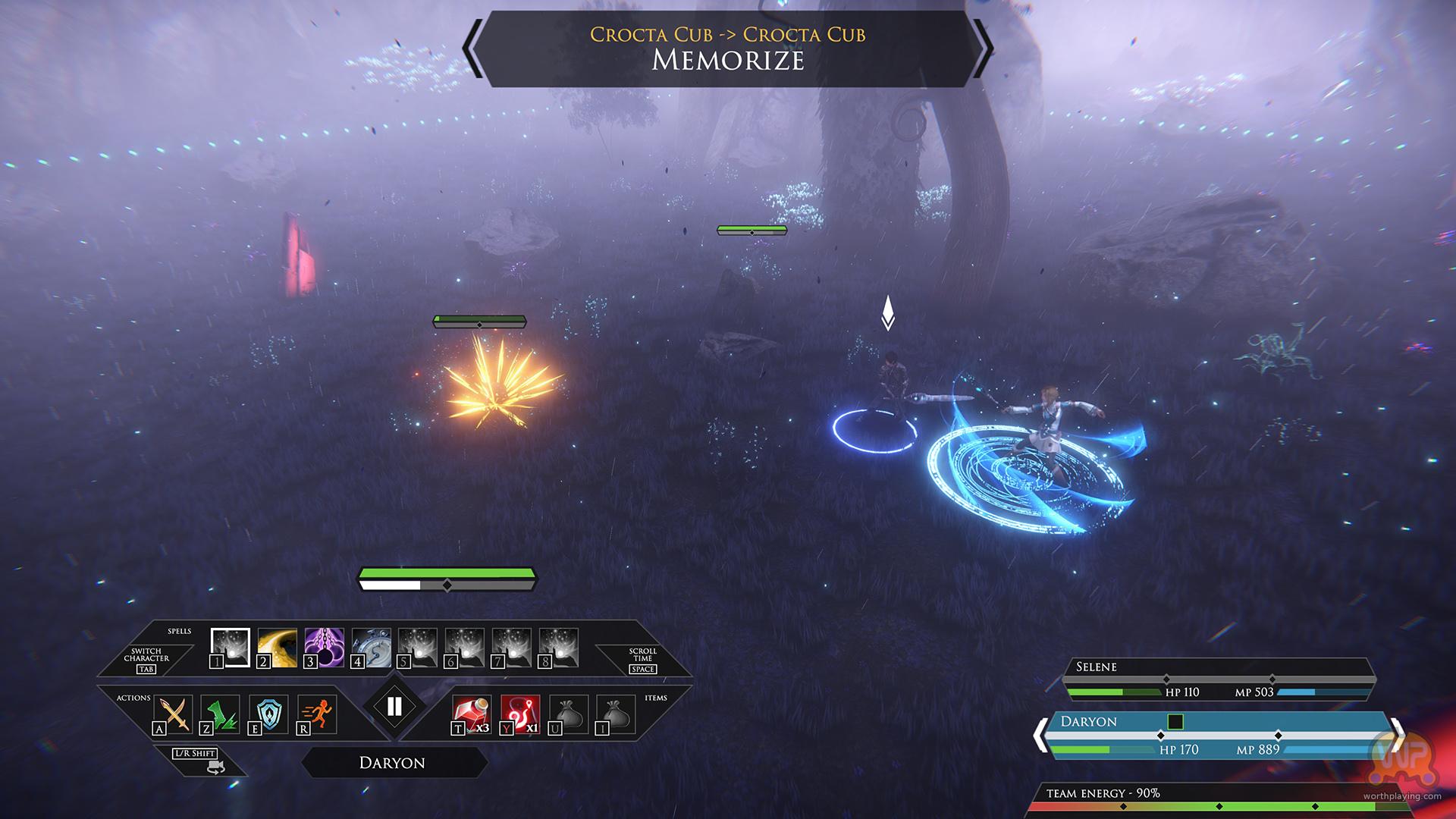Click the Switch Character button
Screen dimensions: 1456x819
(146, 660)
